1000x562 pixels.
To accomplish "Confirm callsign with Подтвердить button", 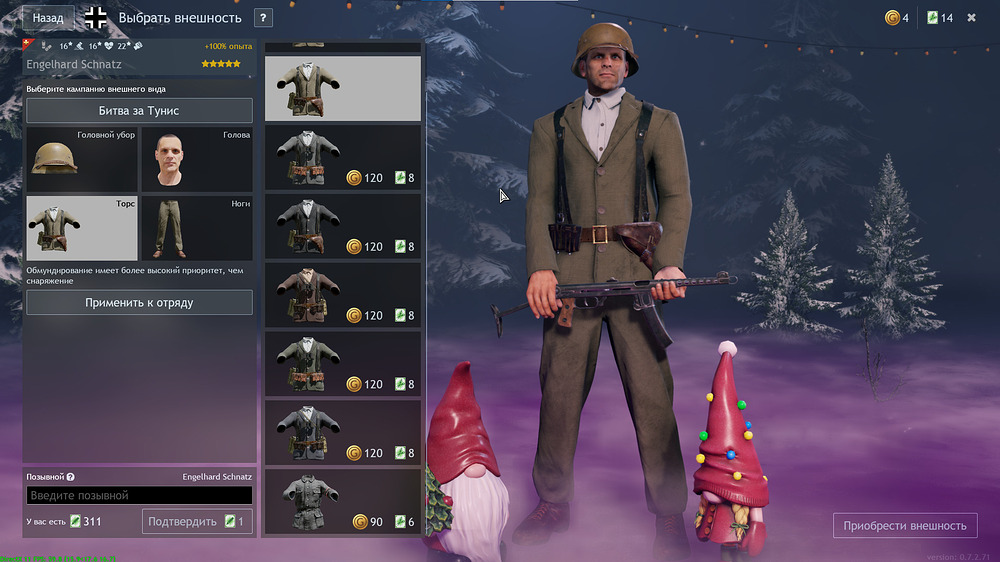I will (197, 521).
